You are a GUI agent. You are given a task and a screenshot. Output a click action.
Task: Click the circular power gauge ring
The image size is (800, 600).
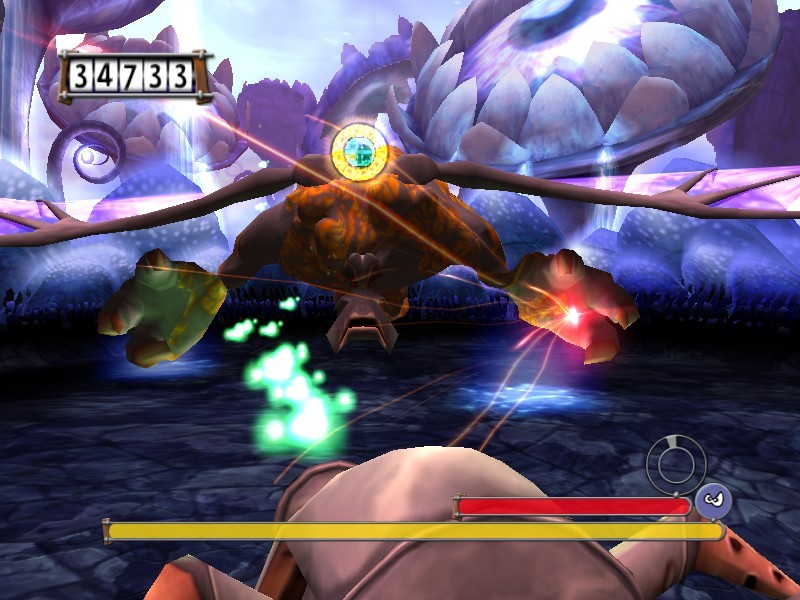677,463
